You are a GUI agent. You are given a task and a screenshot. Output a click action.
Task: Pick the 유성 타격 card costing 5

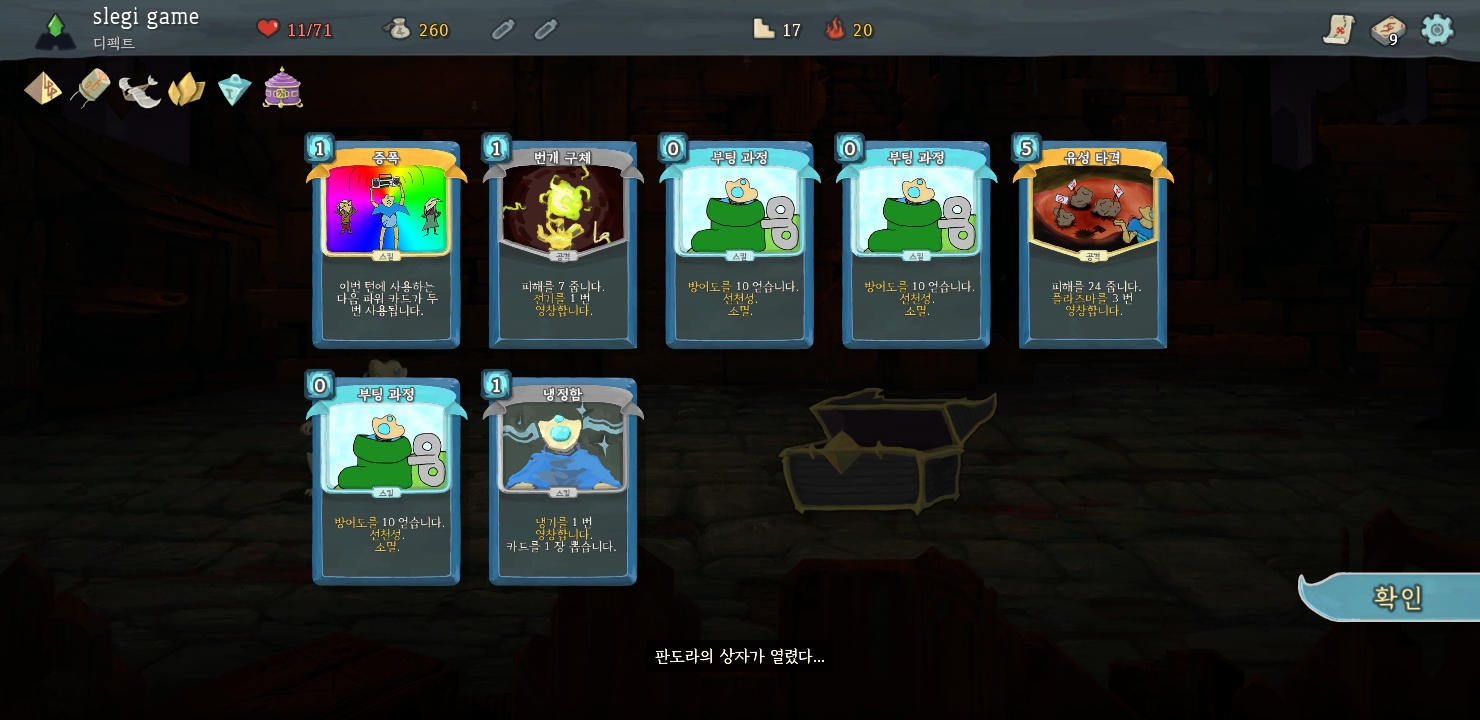point(1092,246)
